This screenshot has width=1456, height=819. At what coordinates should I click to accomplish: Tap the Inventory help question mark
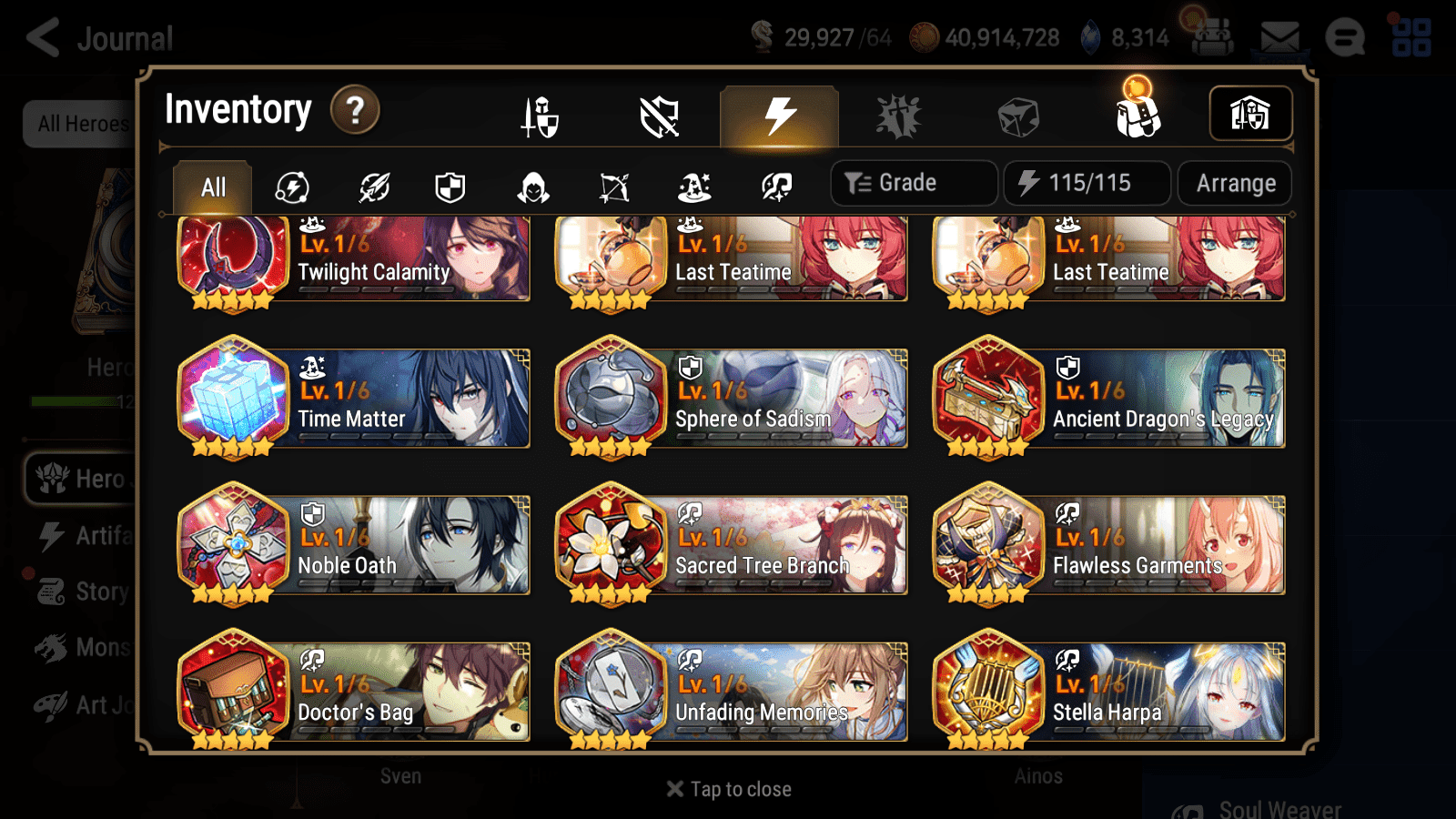point(355,110)
